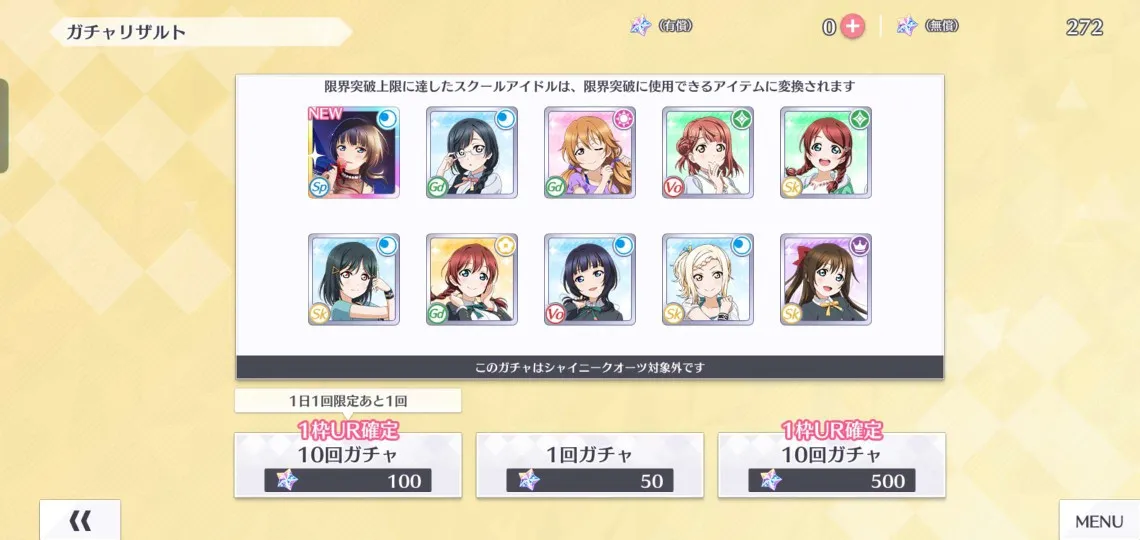Open the idol card with red hair bow
Viewport: 1140px width, 540px height.
(826, 279)
